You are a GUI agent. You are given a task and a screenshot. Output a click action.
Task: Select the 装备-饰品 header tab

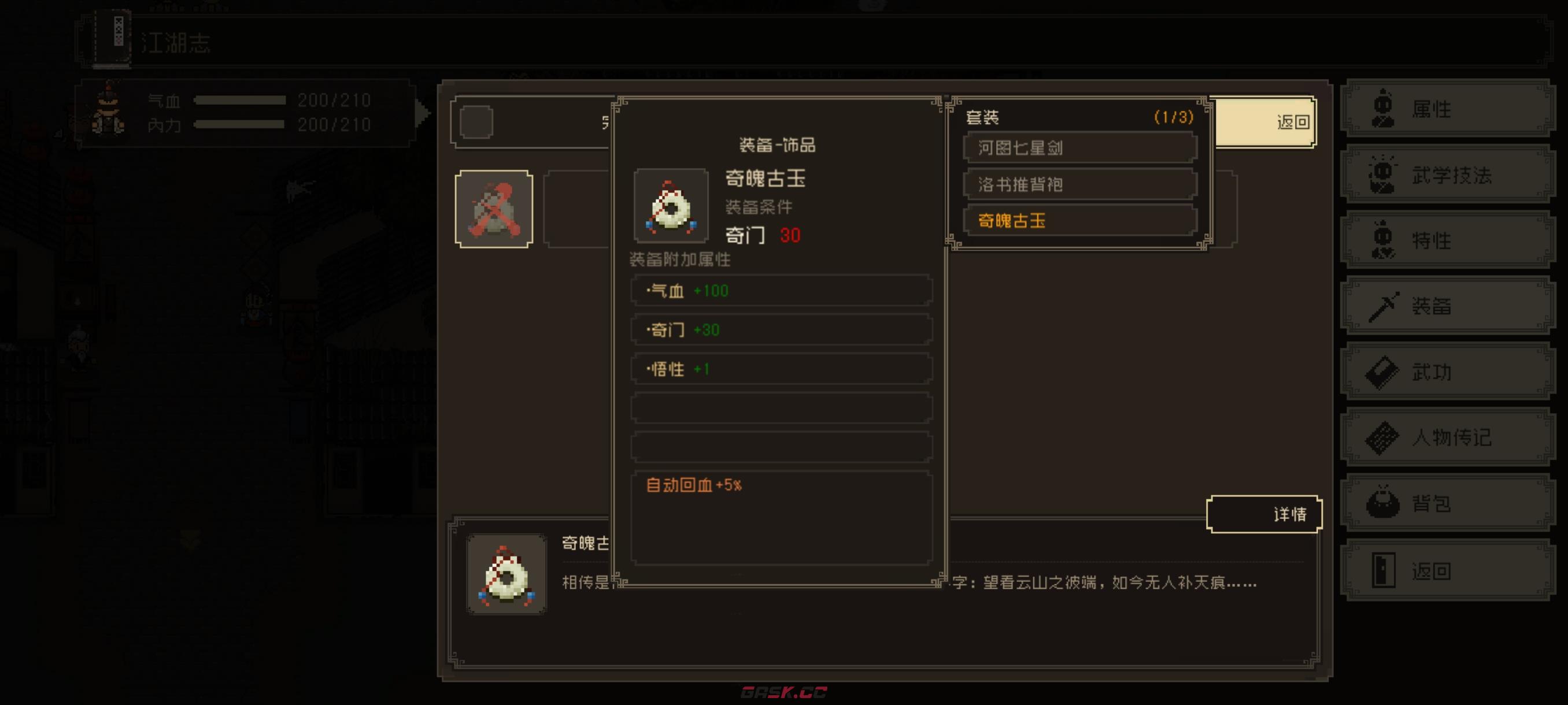coord(777,145)
